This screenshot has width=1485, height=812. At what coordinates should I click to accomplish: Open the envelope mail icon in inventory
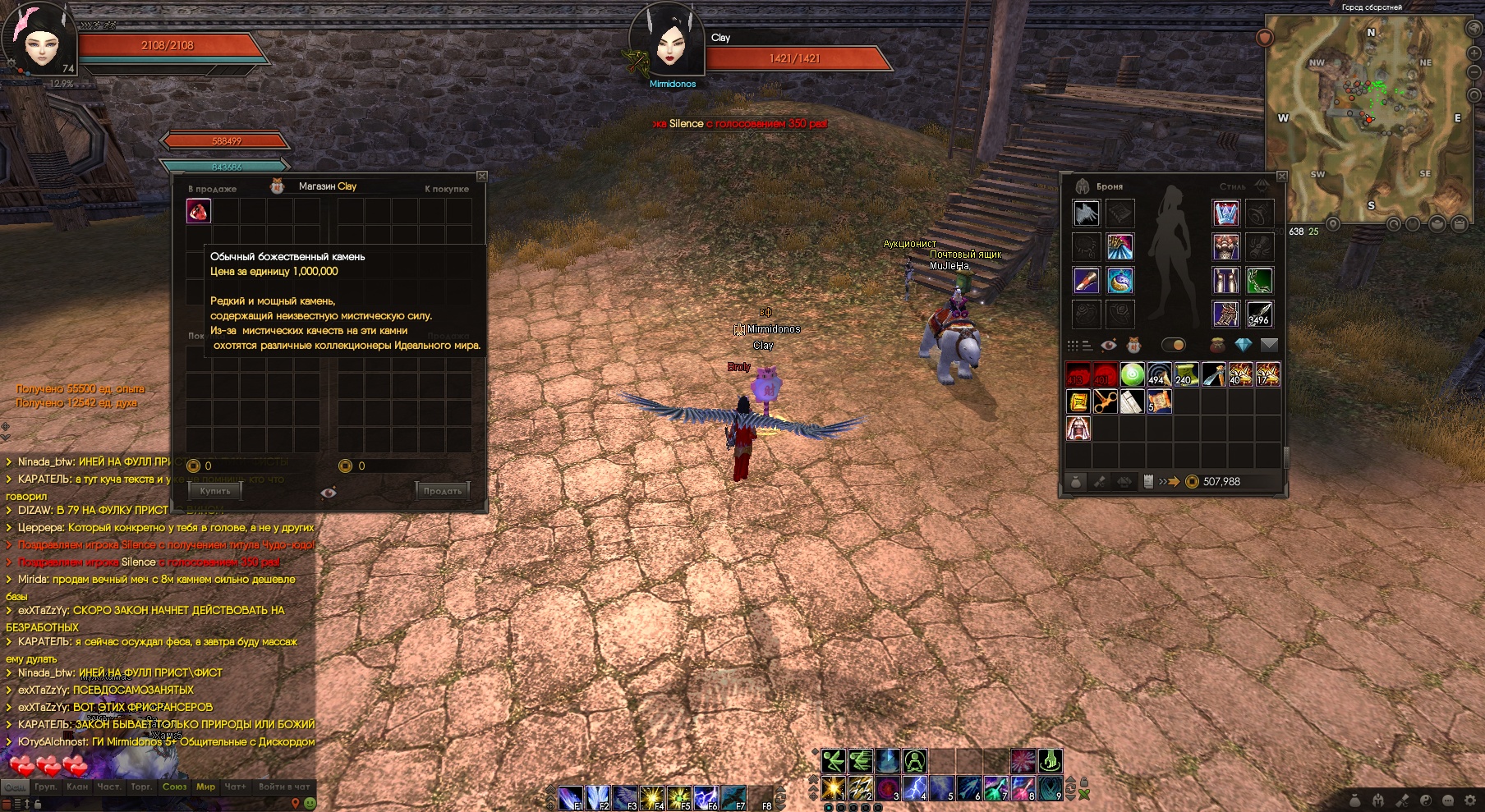click(x=1269, y=345)
